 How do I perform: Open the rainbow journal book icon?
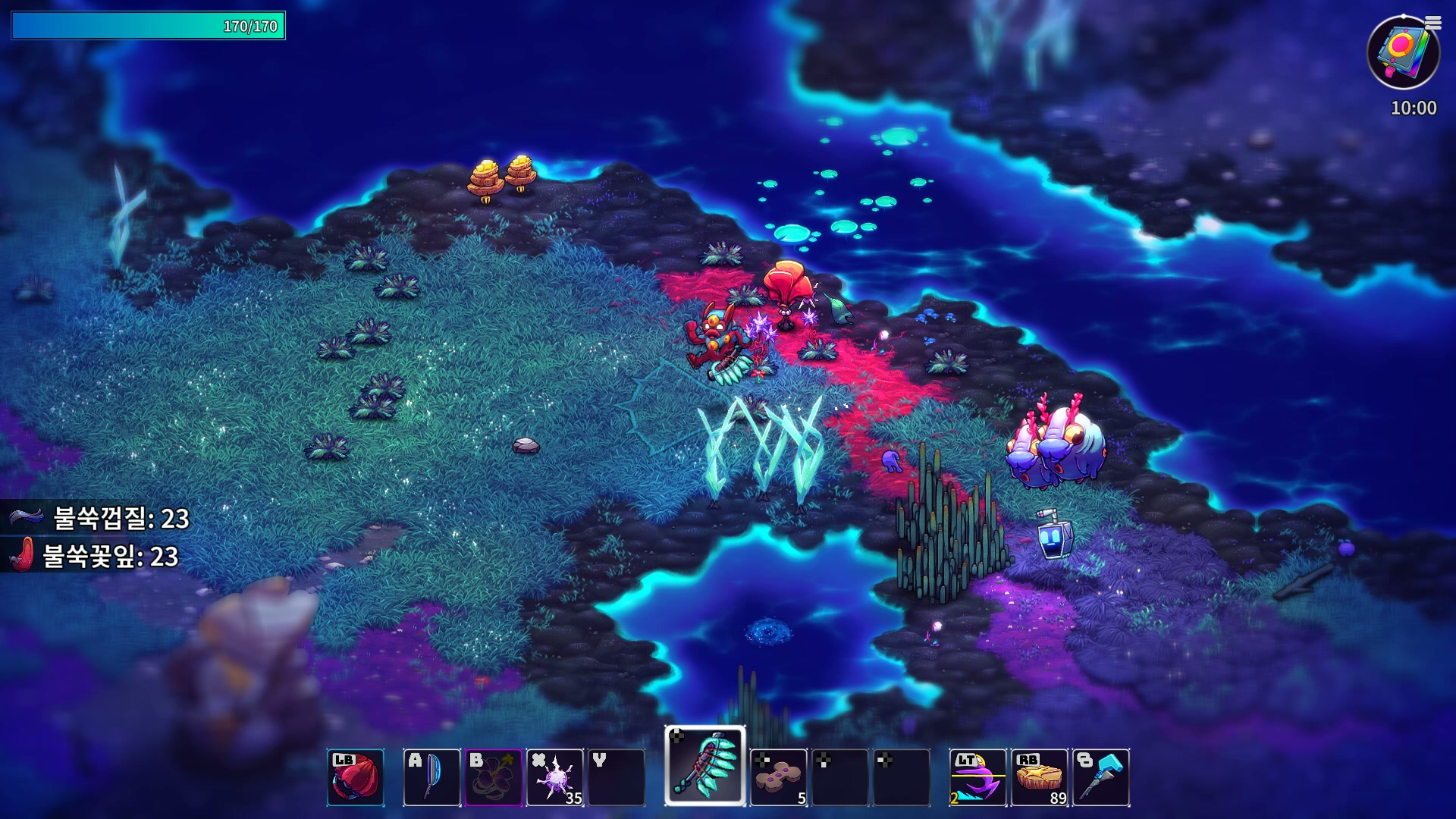tap(1403, 53)
